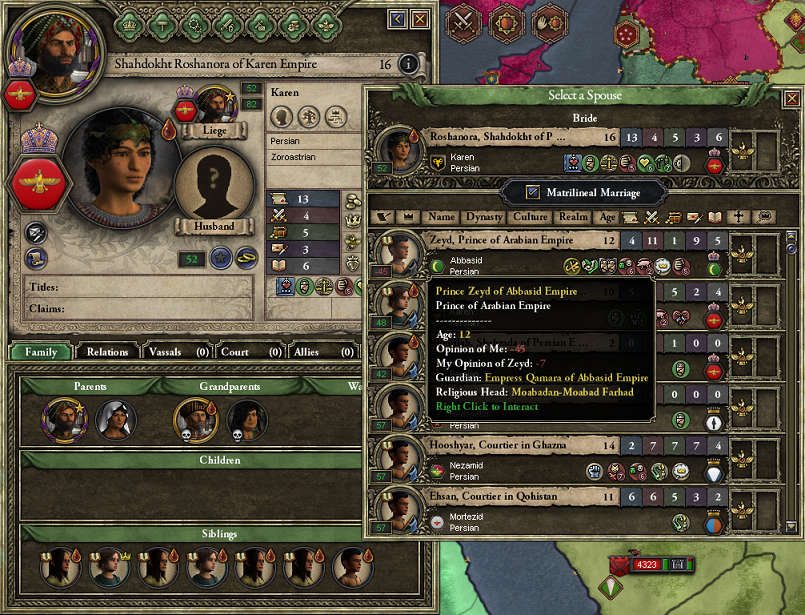
Task: Show the Vassals tab
Action: click(175, 352)
